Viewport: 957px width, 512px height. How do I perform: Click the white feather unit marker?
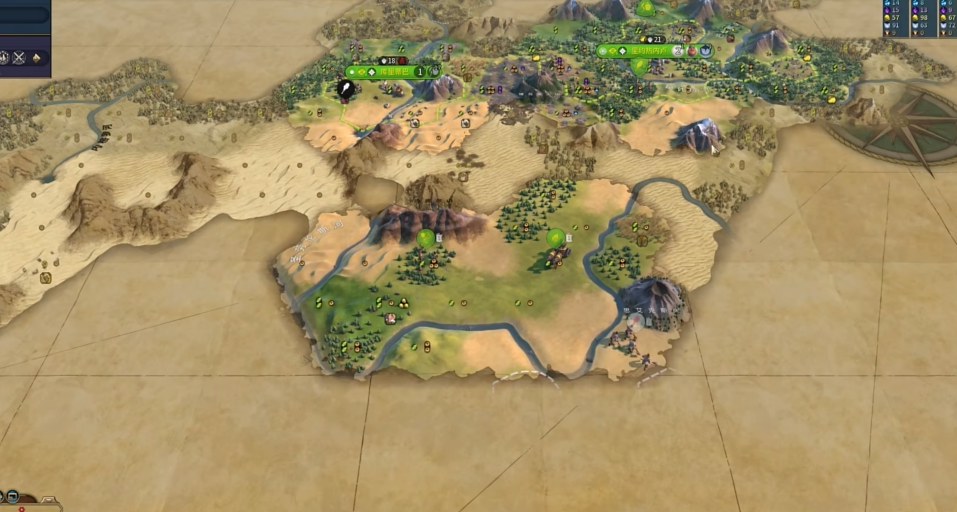tap(345, 90)
